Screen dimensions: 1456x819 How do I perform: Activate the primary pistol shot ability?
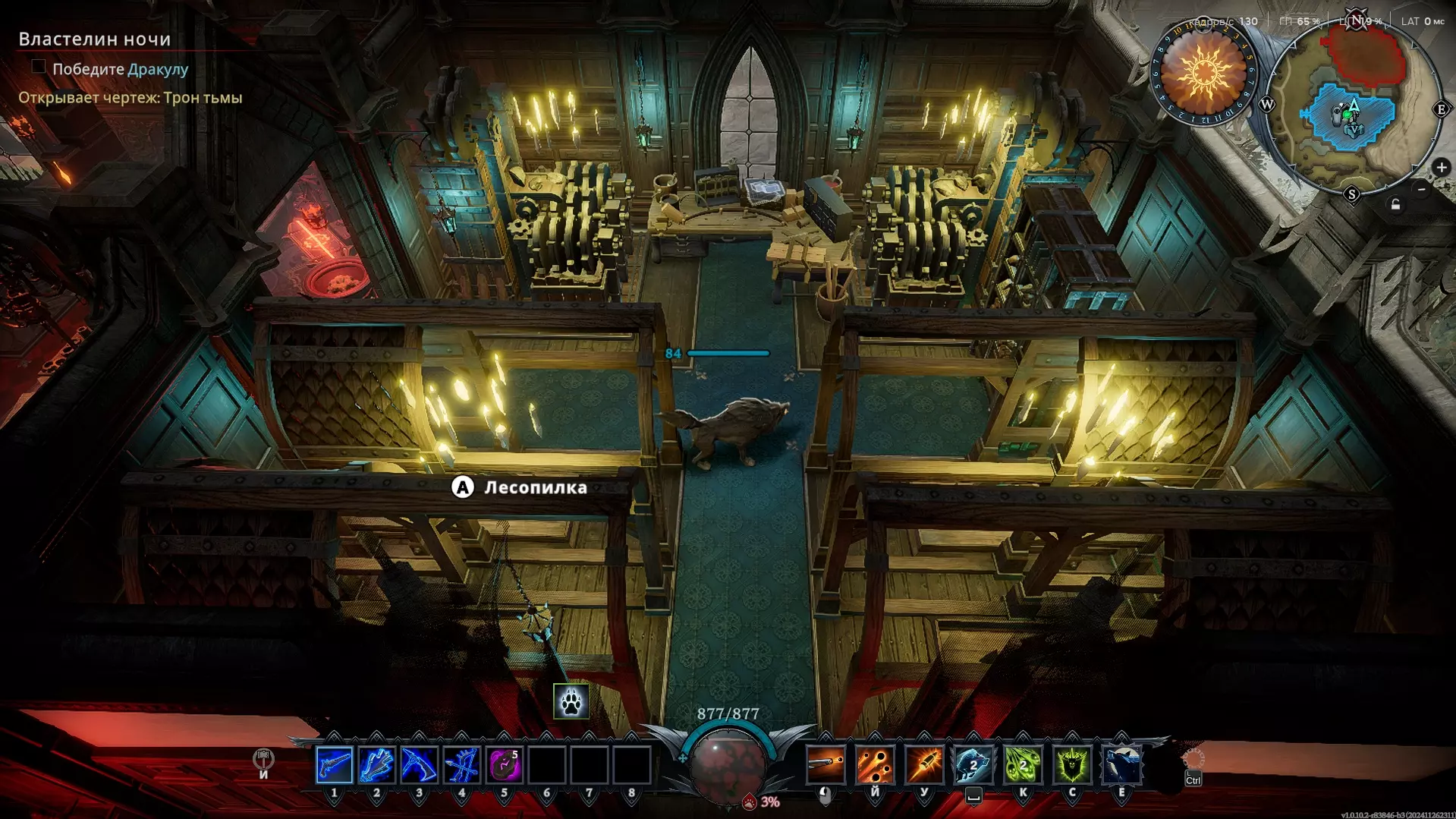pyautogui.click(x=825, y=764)
